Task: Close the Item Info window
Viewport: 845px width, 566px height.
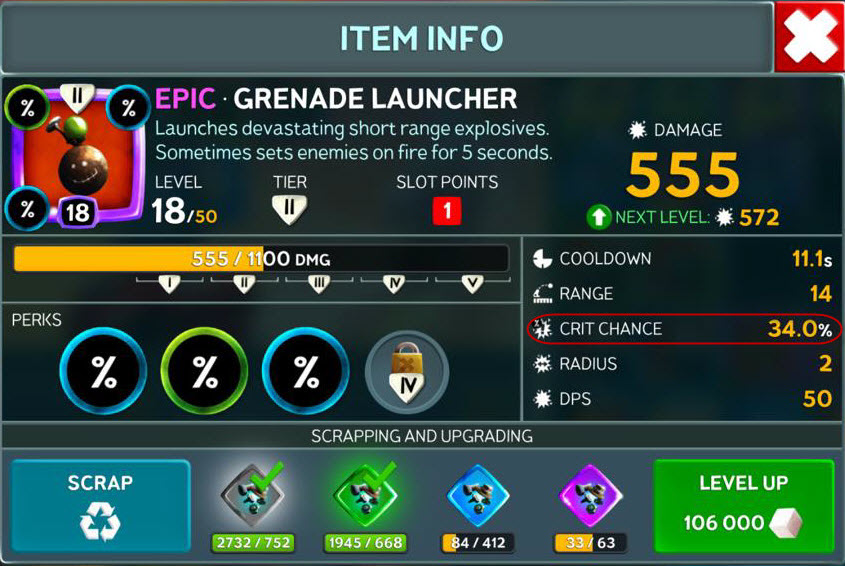Action: coord(808,37)
